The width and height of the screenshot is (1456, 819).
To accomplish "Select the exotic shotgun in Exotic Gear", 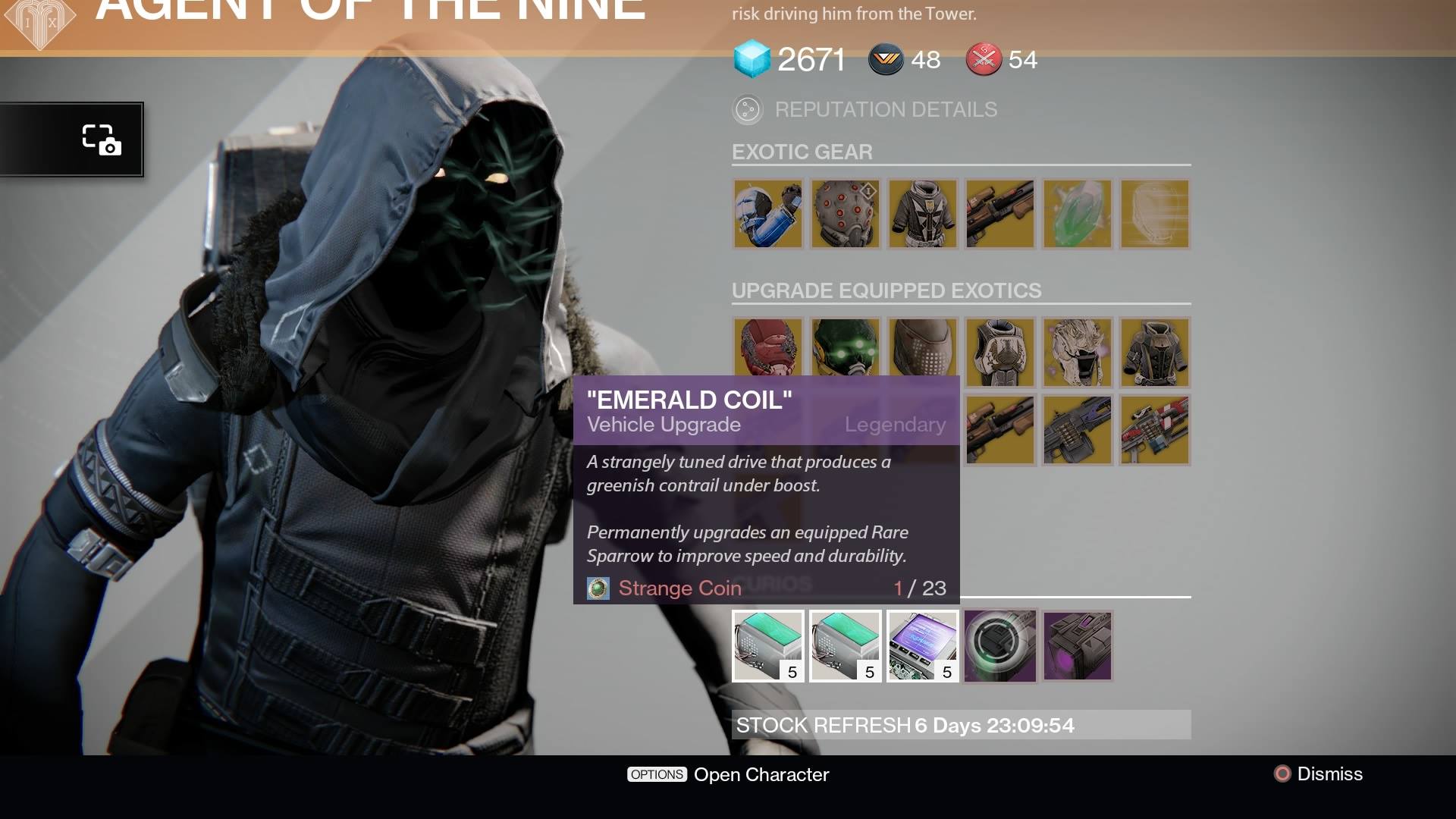I will click(x=999, y=215).
